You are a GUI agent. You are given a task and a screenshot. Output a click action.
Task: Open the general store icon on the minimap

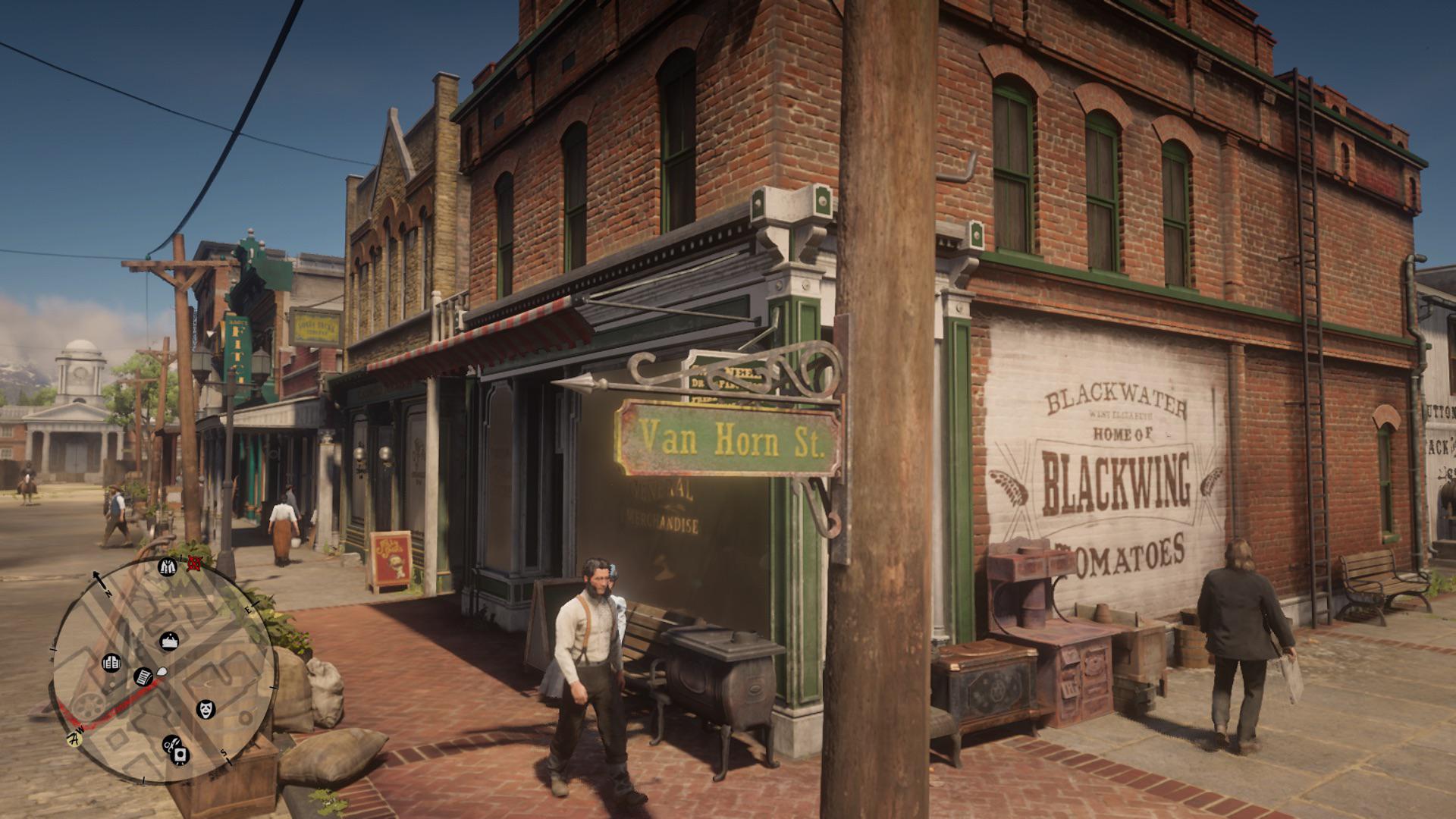click(x=112, y=662)
